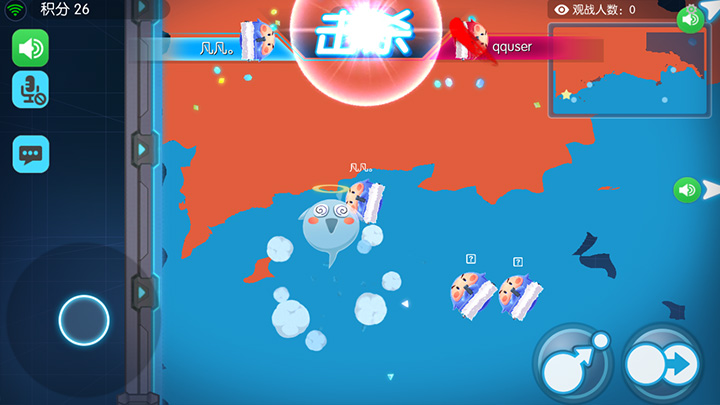Toggle the green speaker sound button
Image resolution: width=720 pixels, height=405 pixels.
pos(31,48)
